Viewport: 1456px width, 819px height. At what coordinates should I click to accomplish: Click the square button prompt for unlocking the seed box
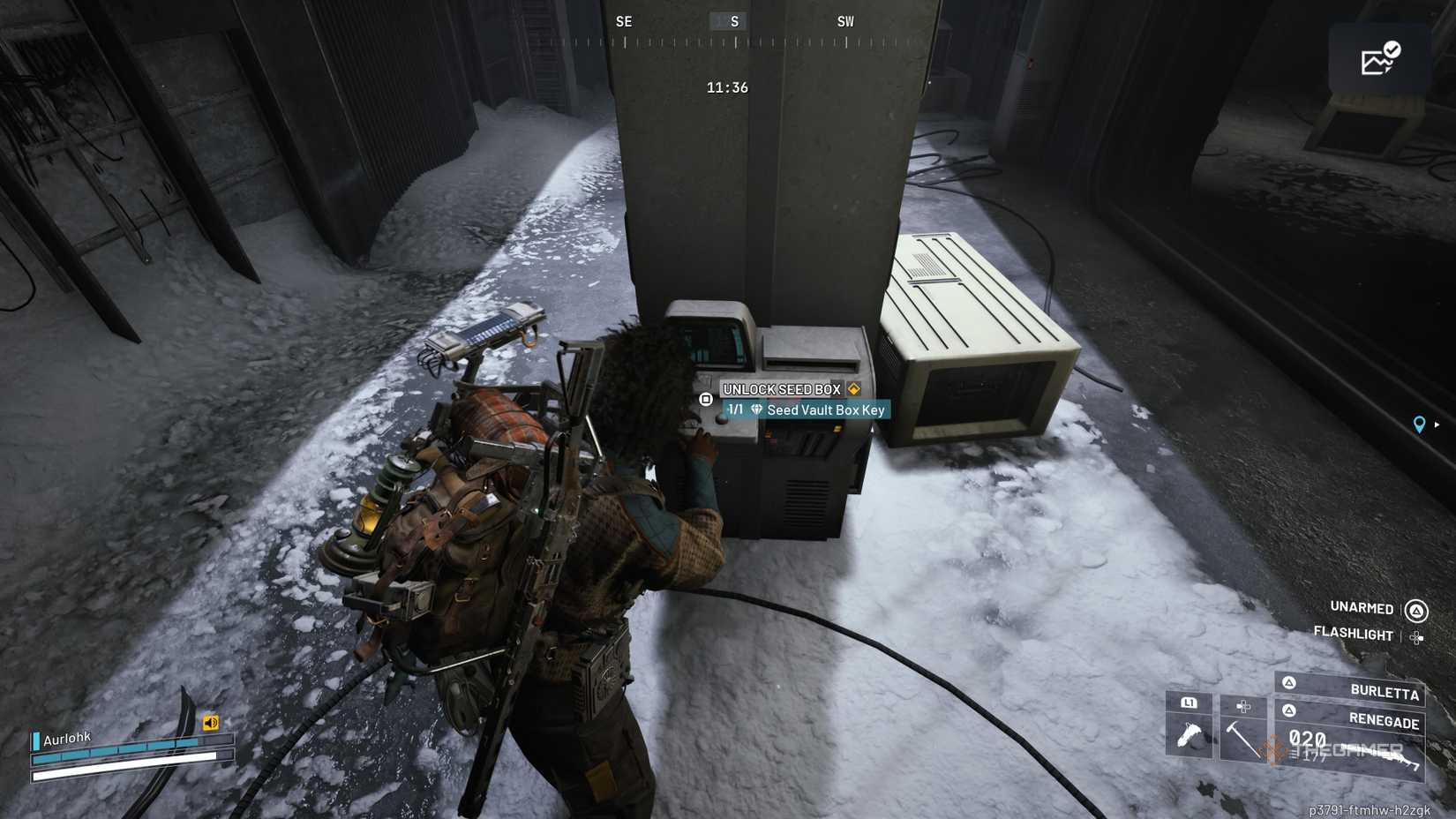[x=707, y=399]
